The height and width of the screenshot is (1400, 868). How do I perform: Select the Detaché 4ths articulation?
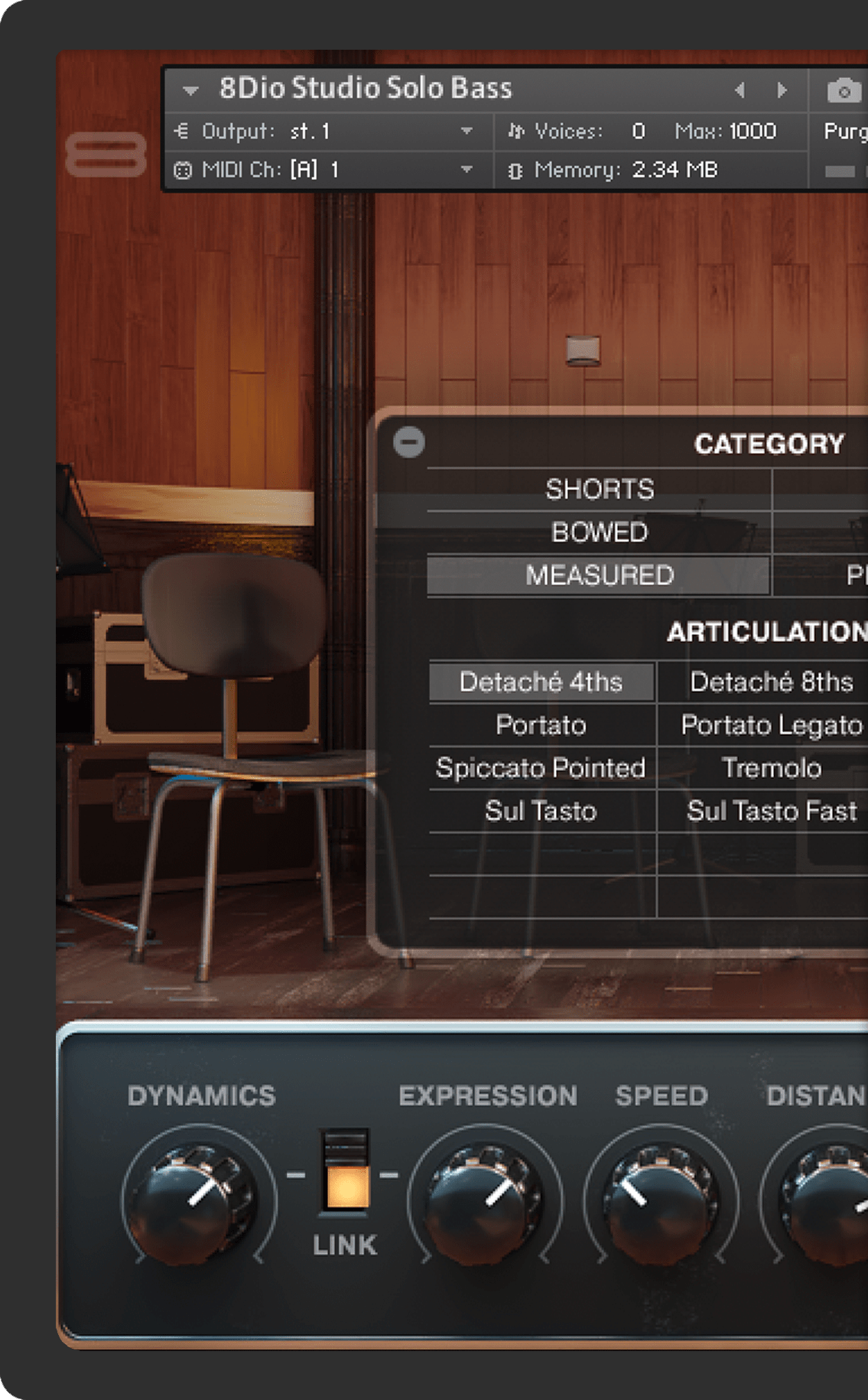[x=541, y=682]
